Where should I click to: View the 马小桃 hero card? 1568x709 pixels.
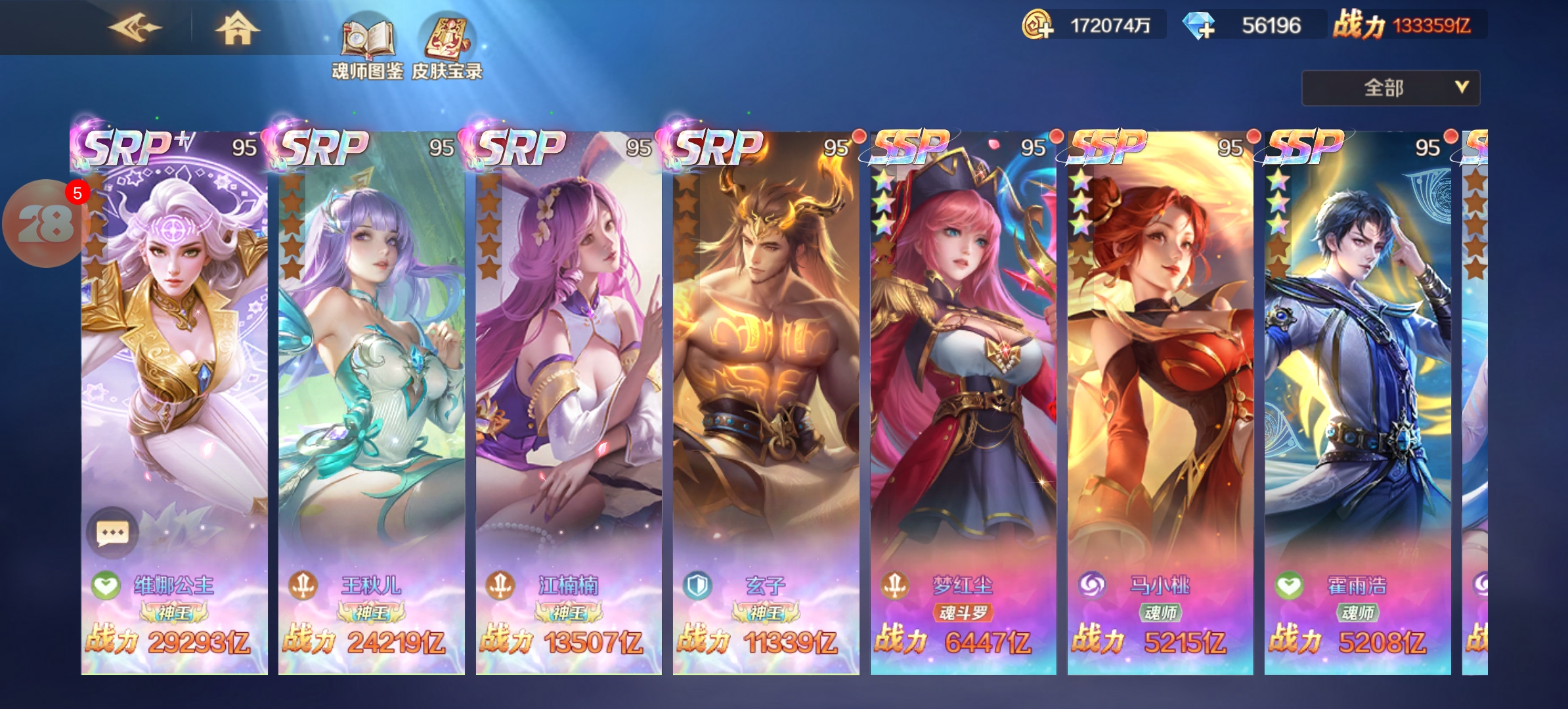click(x=1160, y=394)
